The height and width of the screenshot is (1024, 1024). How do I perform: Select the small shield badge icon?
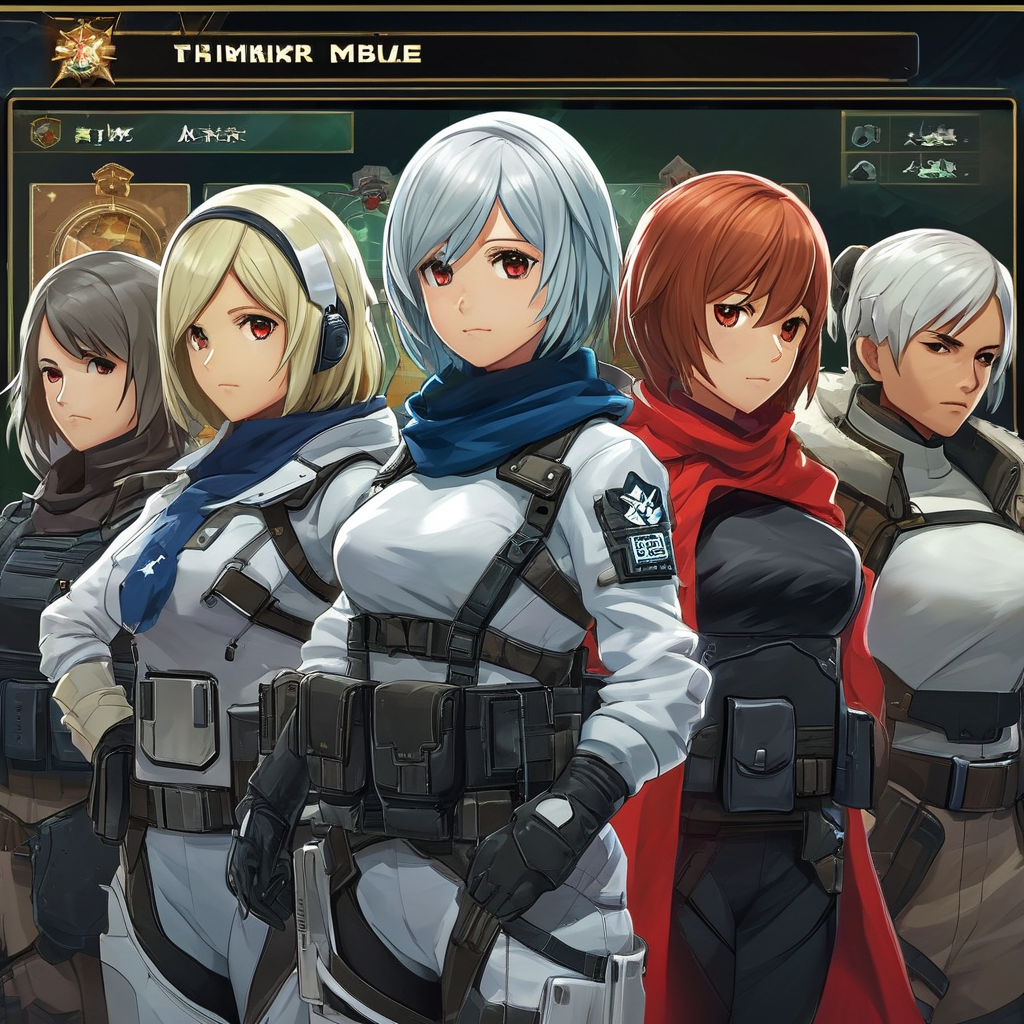point(45,132)
